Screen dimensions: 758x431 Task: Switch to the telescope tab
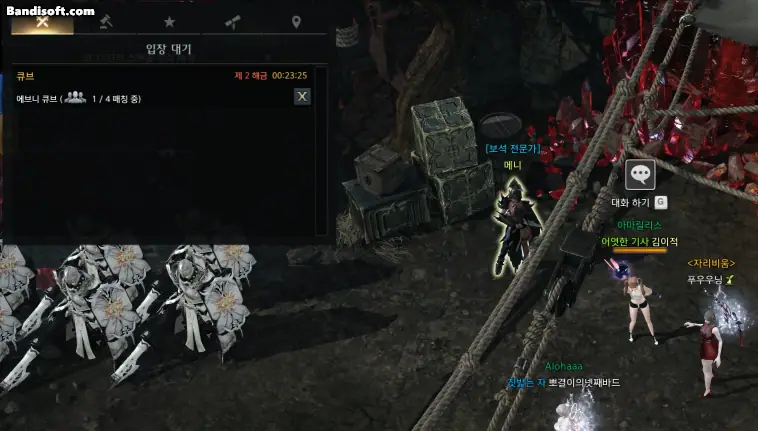pos(232,22)
